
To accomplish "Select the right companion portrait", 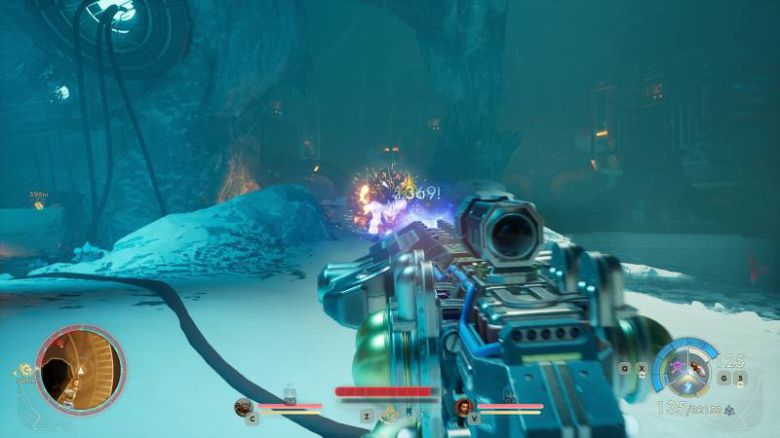I will click(464, 406).
